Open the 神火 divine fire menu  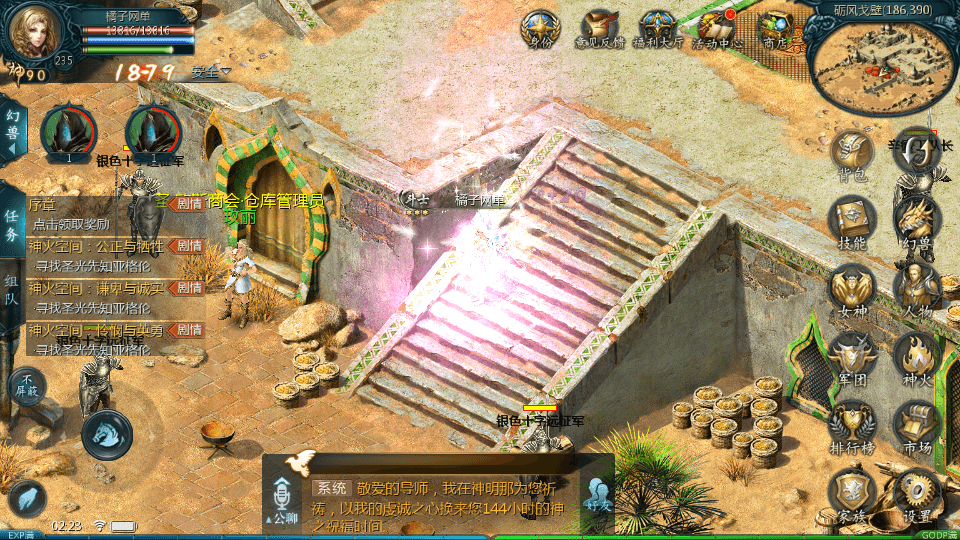click(917, 358)
